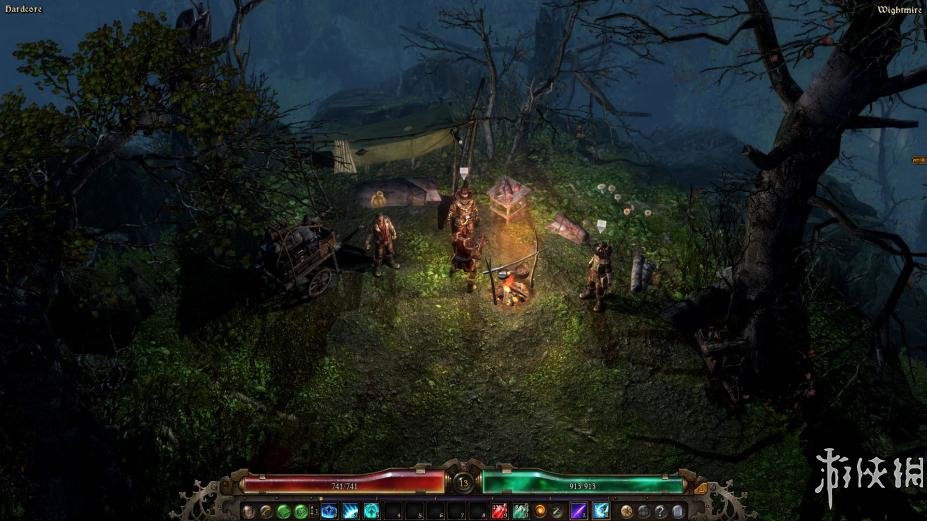Drink the red health potion
This screenshot has width=927, height=521.
coord(498,511)
